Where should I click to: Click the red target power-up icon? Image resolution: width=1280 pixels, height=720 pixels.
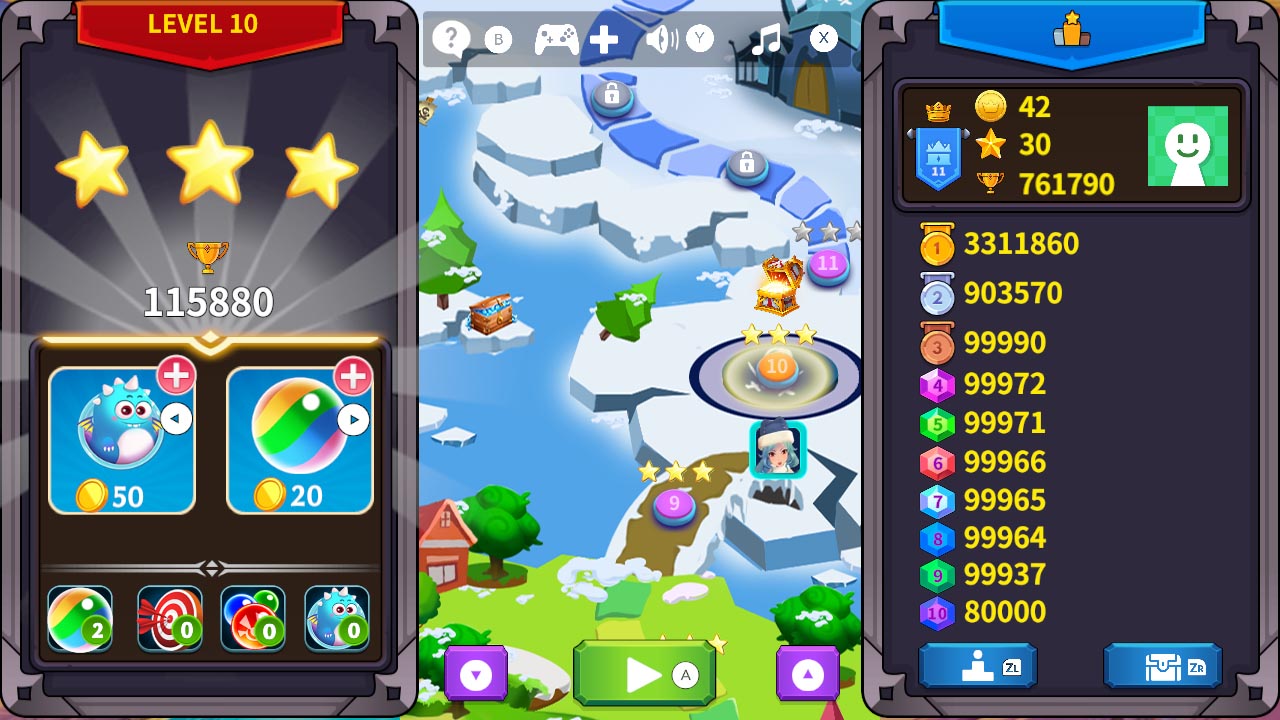coord(169,617)
